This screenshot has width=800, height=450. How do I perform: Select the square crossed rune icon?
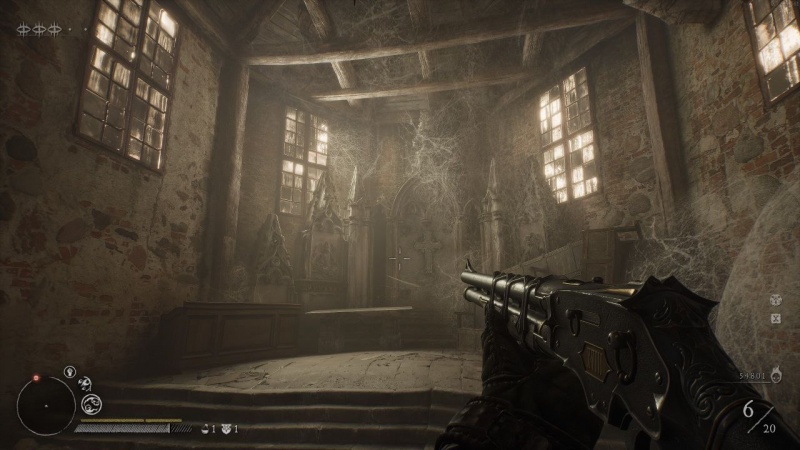coord(776,318)
